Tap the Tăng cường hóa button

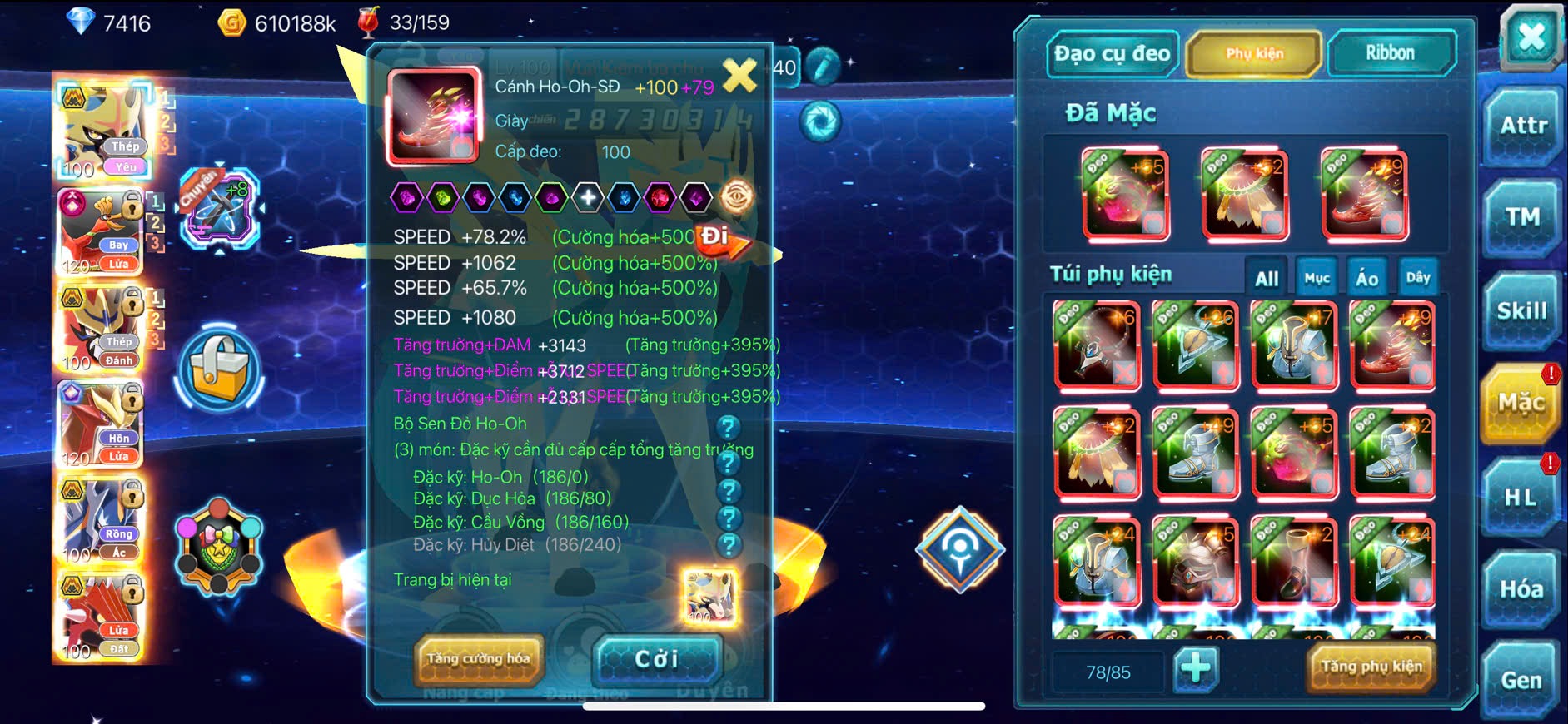[479, 659]
